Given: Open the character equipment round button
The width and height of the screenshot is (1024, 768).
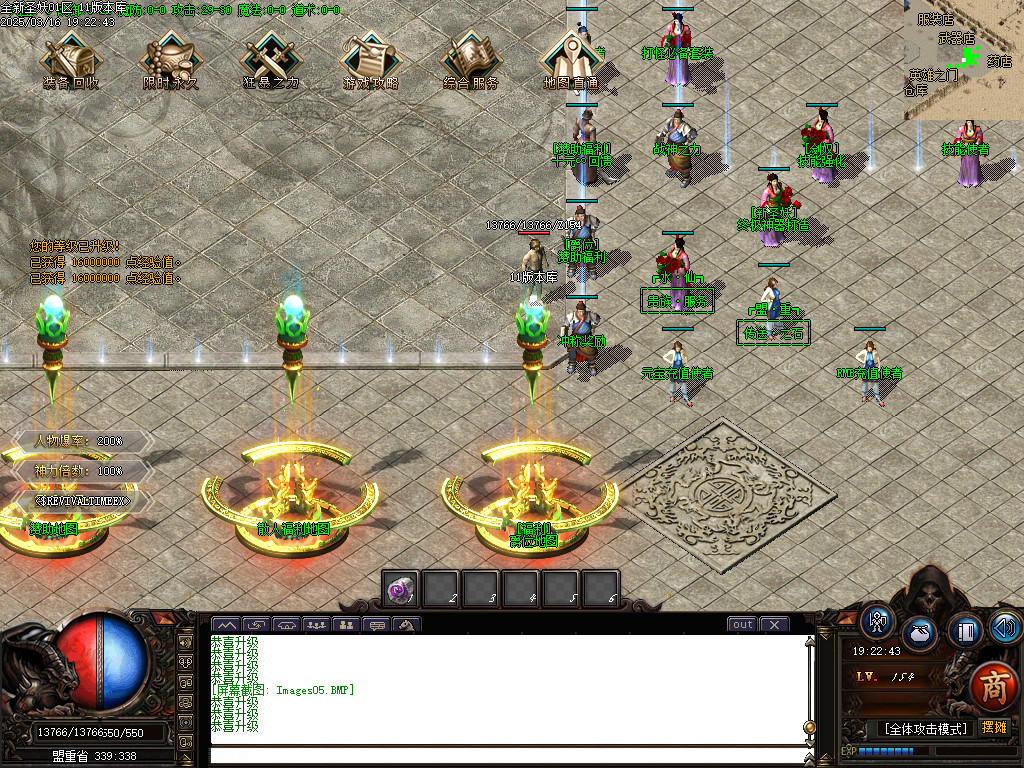Looking at the screenshot, I should 878,622.
